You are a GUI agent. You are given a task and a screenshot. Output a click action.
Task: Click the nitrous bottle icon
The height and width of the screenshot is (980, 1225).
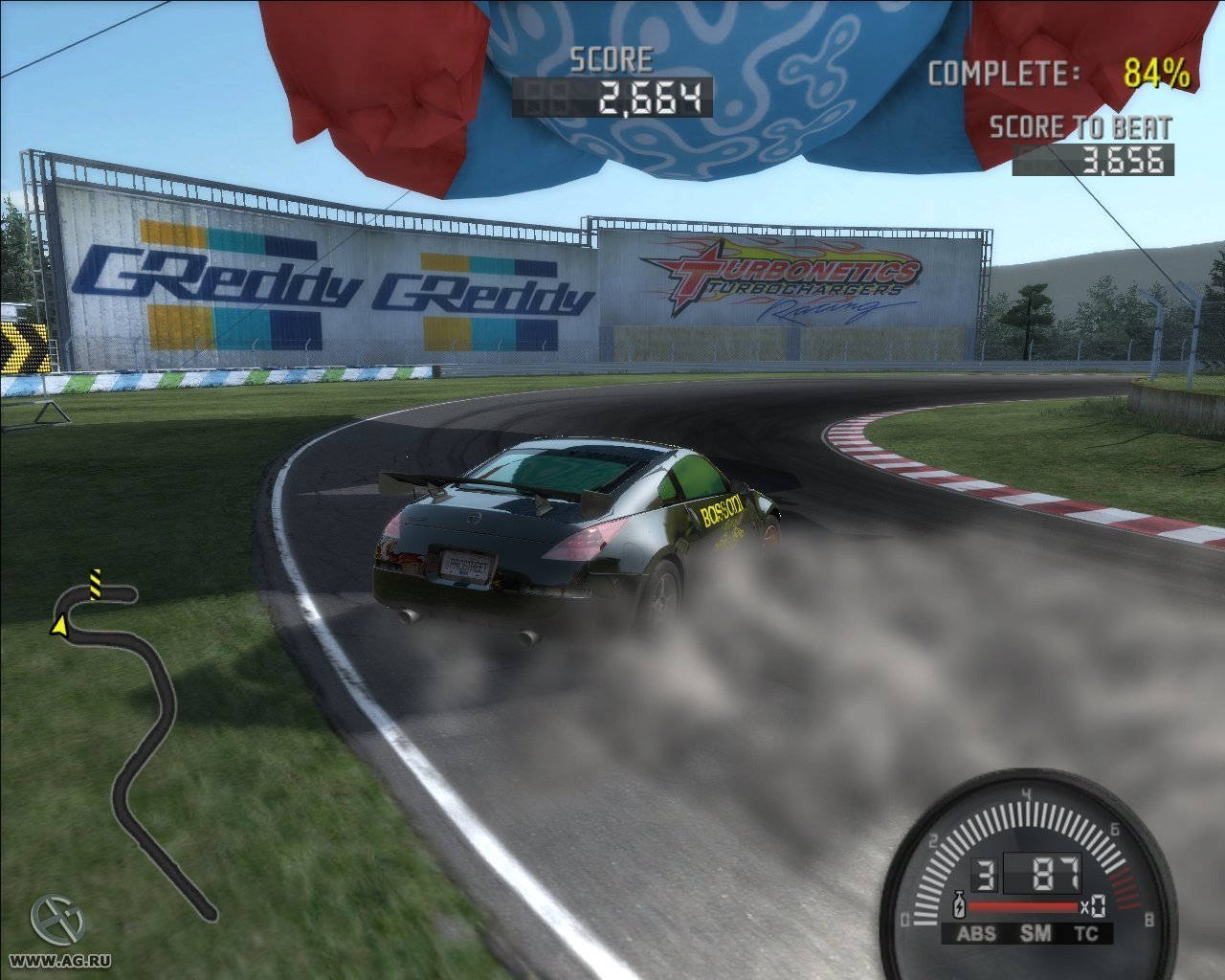(958, 904)
